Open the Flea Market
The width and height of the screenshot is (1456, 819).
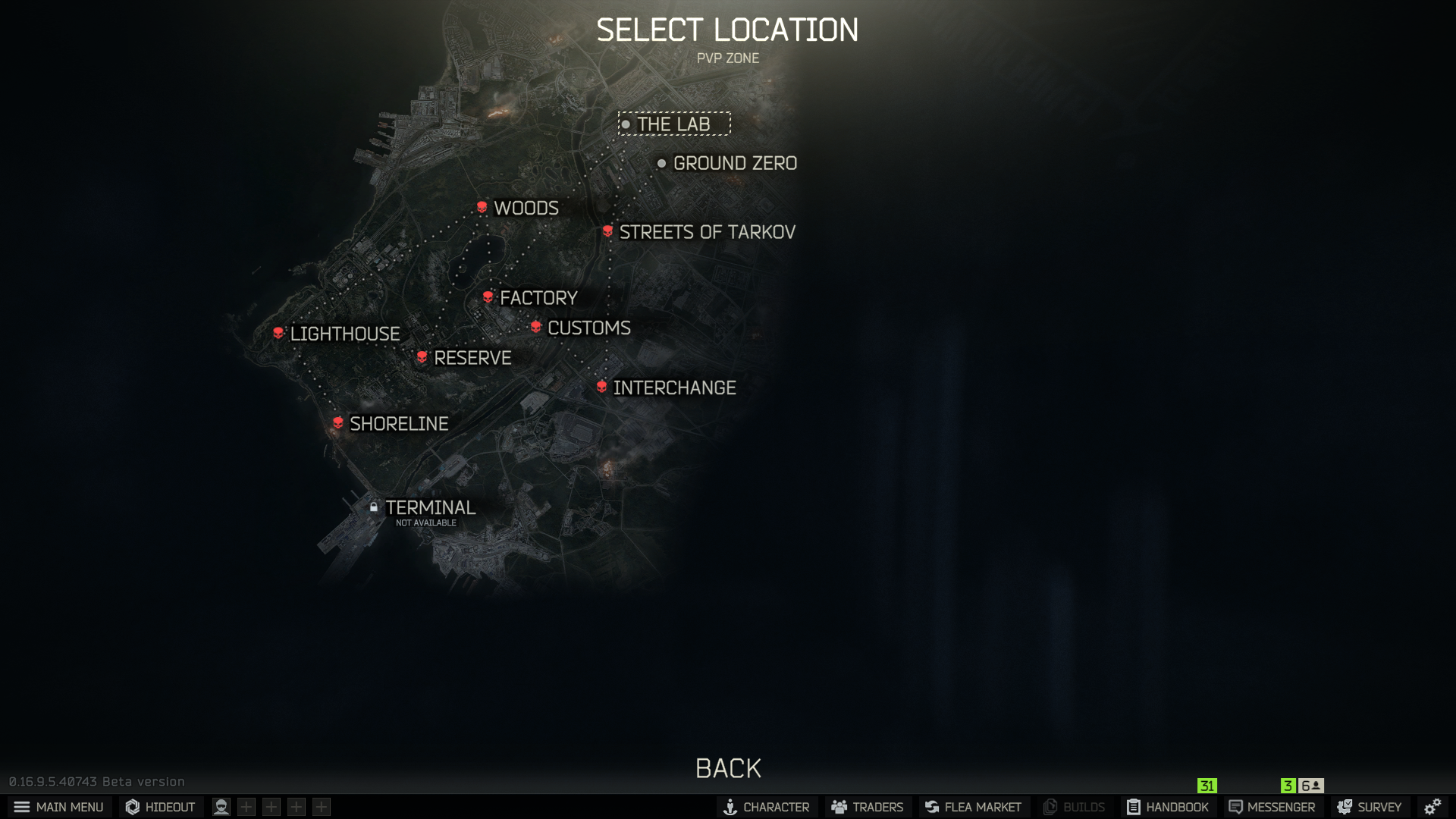click(974, 807)
